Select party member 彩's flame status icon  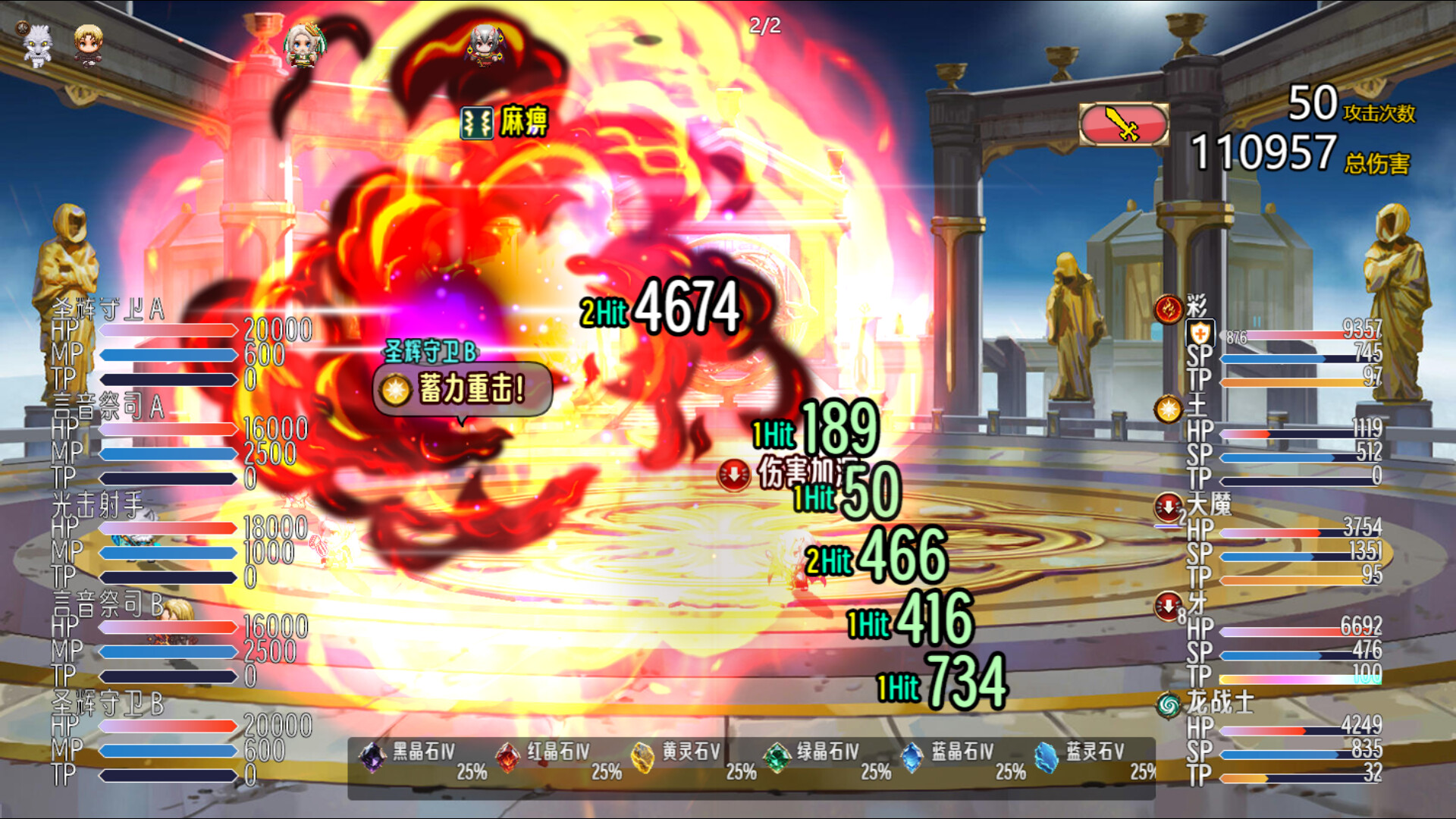tap(1169, 309)
